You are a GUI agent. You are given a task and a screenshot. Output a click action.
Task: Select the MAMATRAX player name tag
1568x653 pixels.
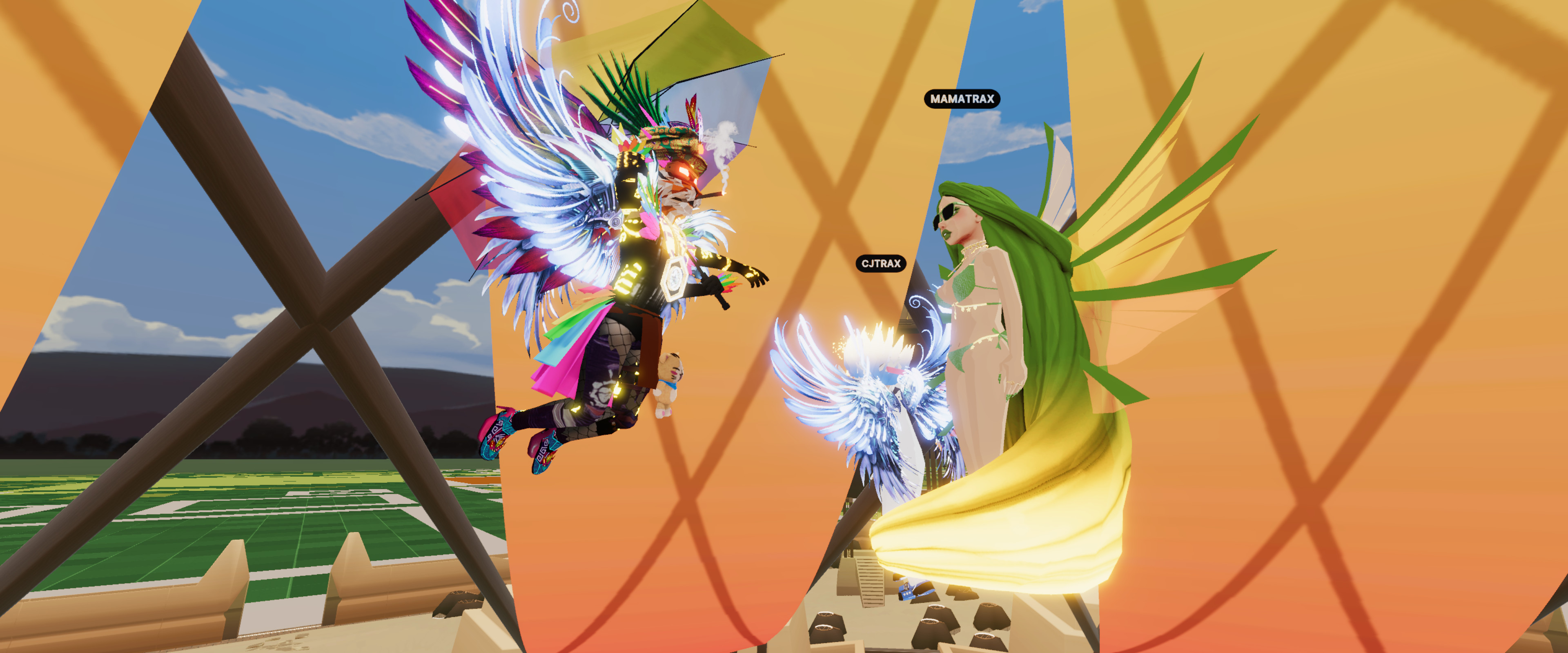[x=962, y=99]
